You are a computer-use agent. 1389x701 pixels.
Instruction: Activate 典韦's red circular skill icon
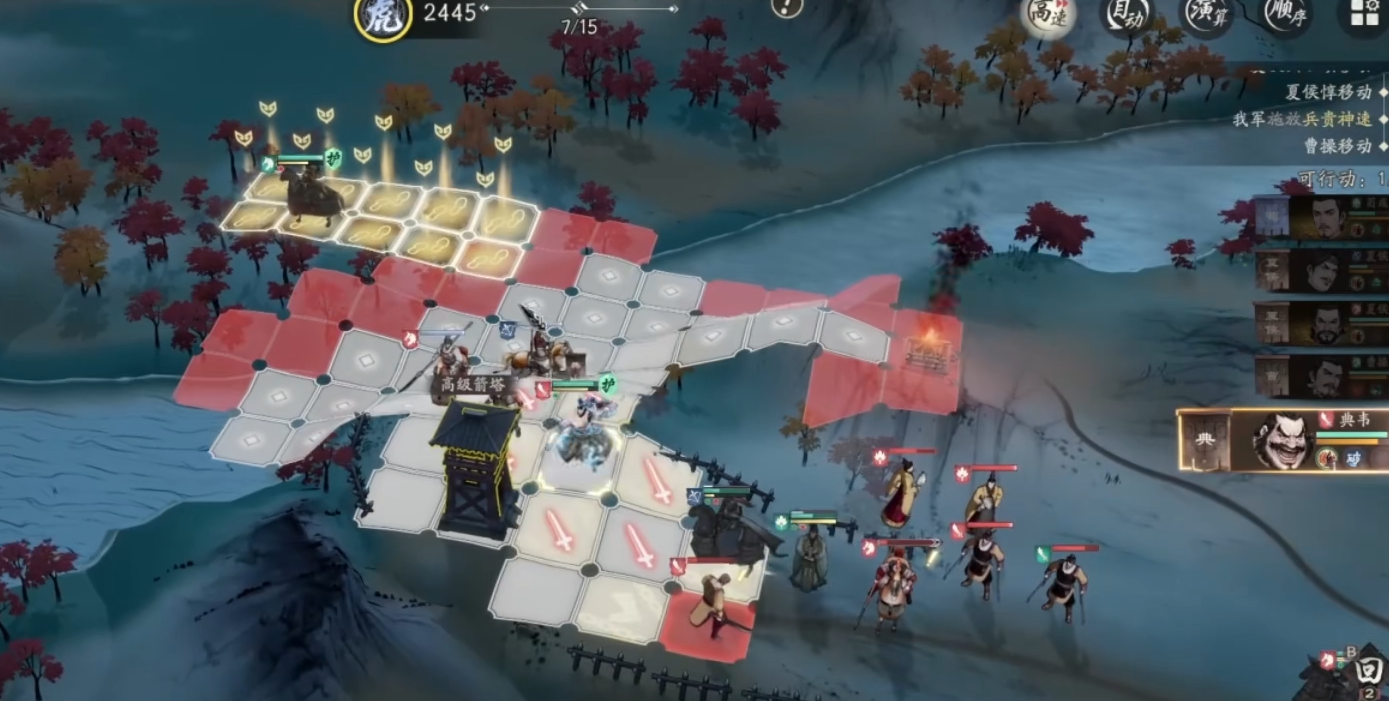[1327, 459]
